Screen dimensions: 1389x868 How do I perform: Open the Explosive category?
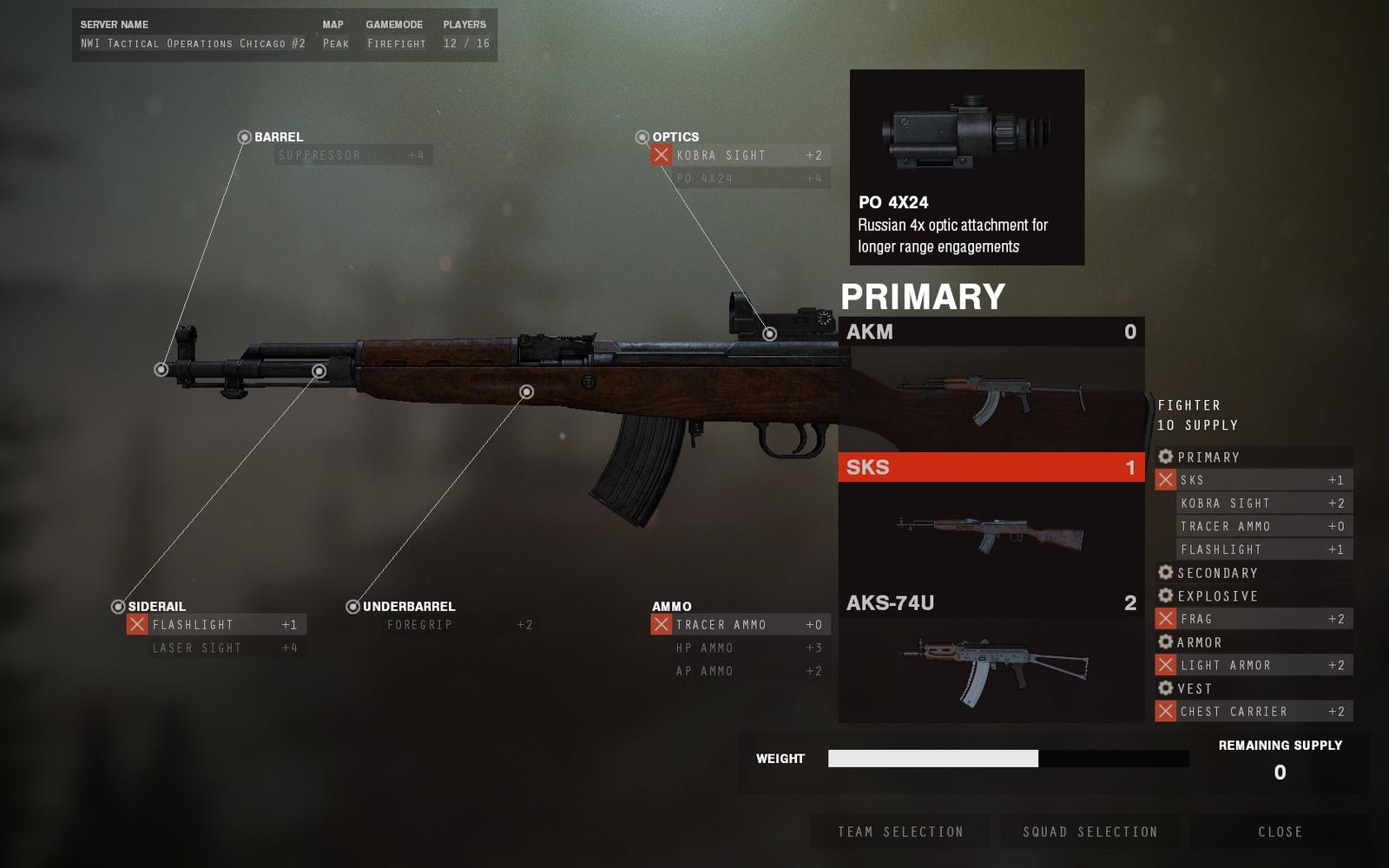tap(1217, 596)
